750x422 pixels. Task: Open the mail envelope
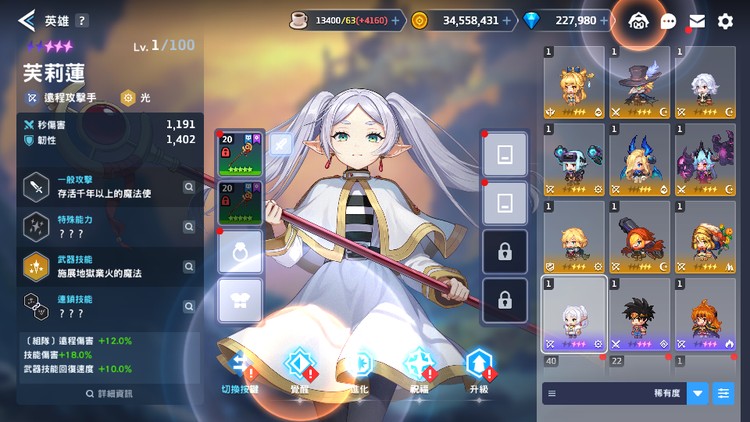pos(697,20)
